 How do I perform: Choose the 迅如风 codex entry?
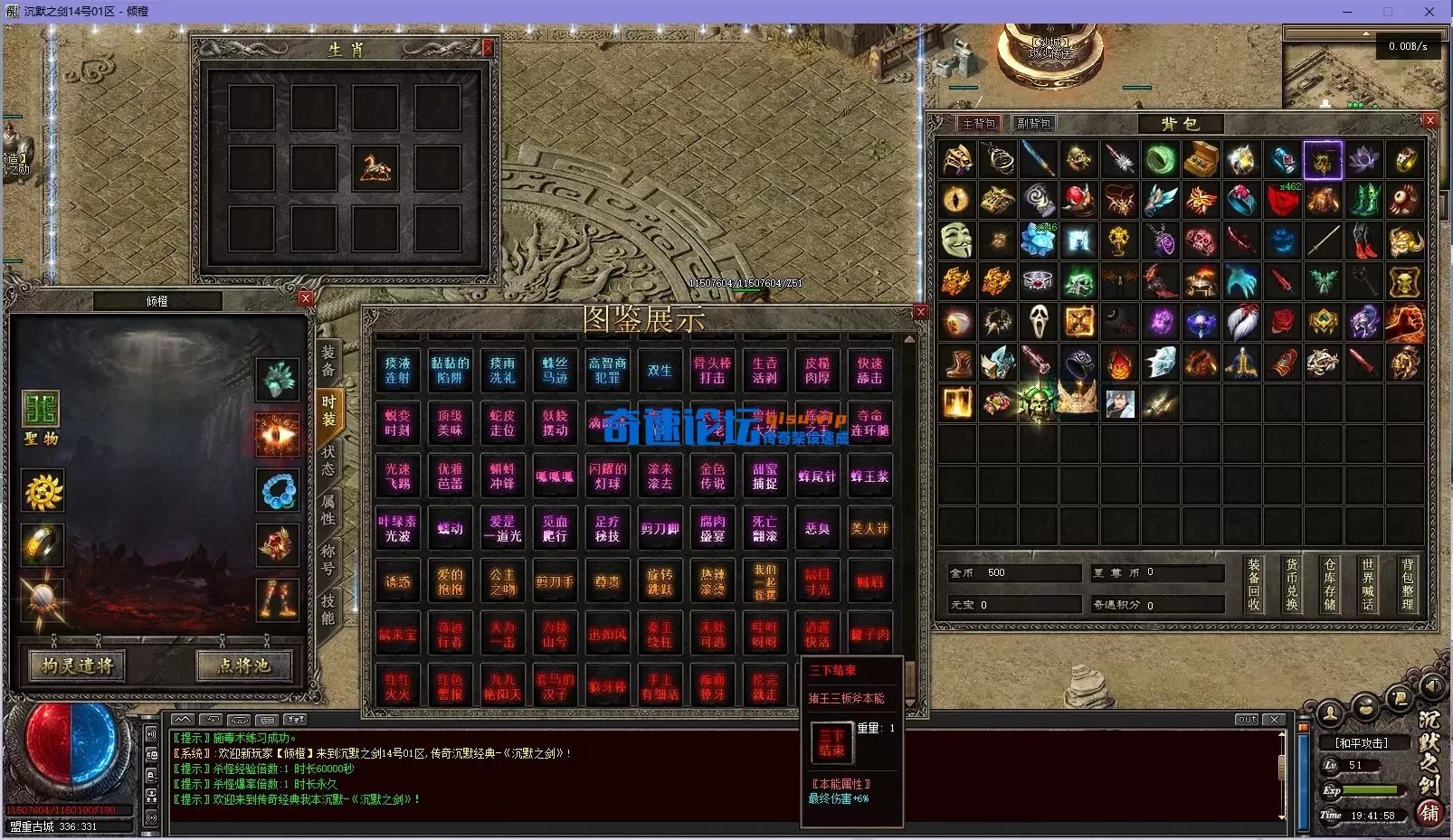607,635
